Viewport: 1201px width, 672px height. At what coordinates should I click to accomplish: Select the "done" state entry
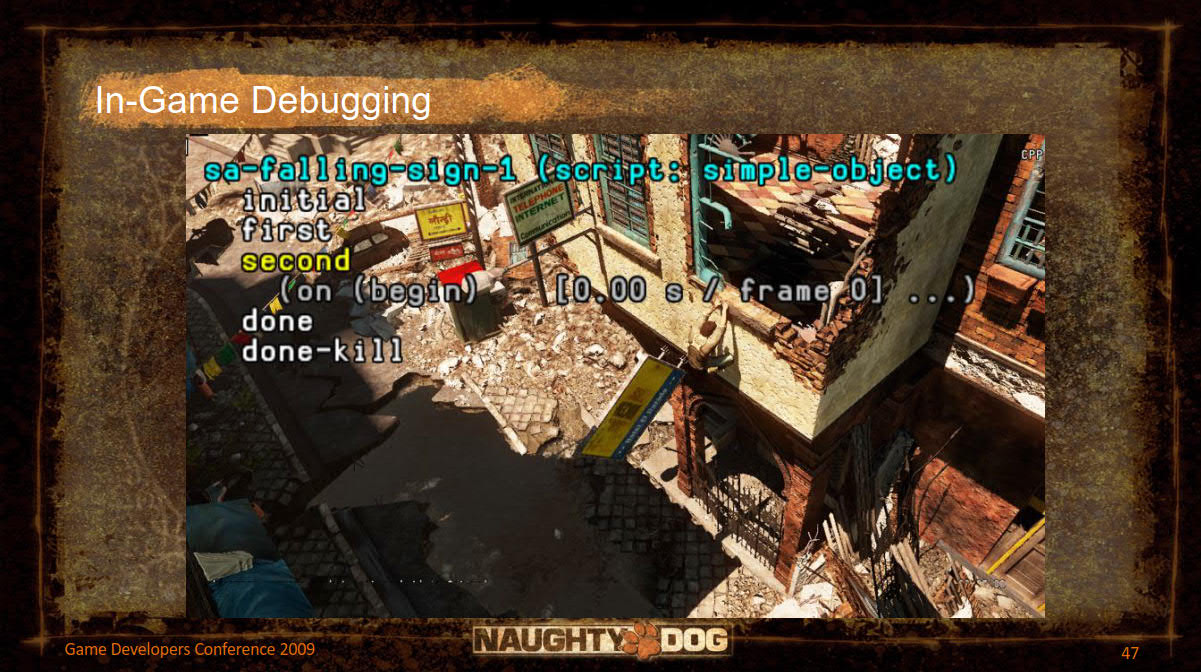[x=277, y=322]
